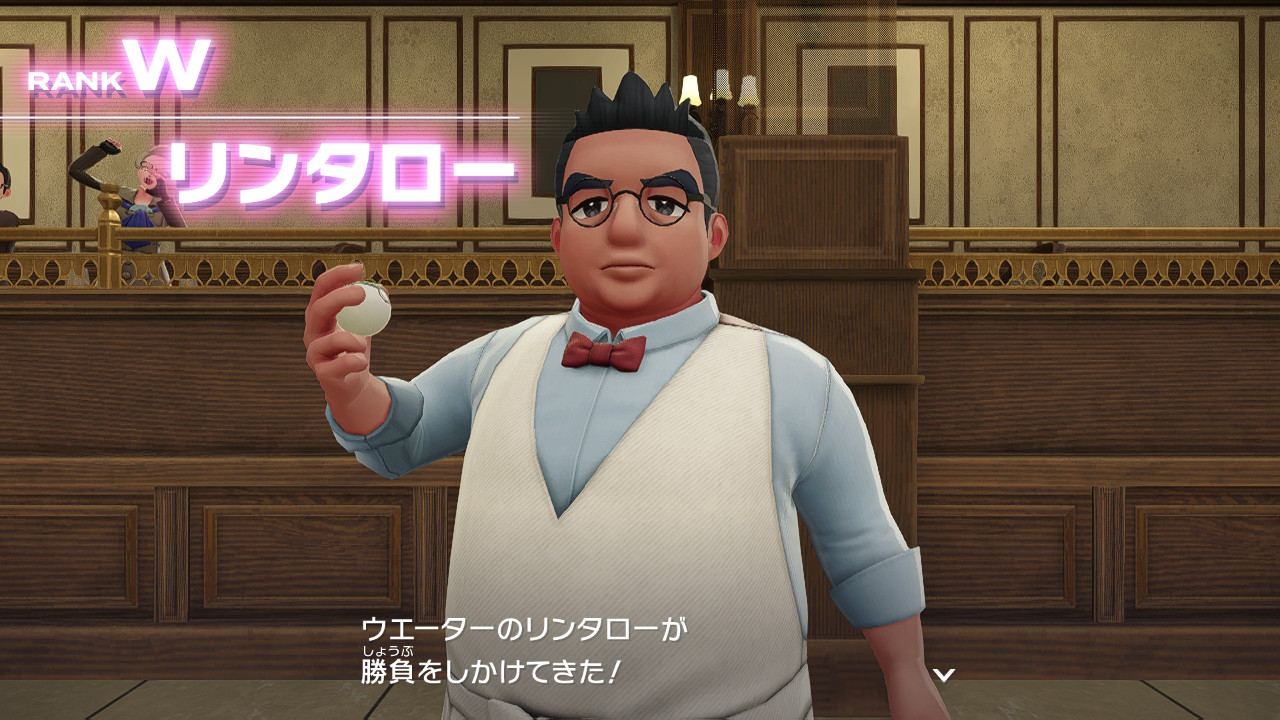This screenshot has height=720, width=1280.
Task: Advance dialogue using the white down arrow
Action: [x=943, y=674]
